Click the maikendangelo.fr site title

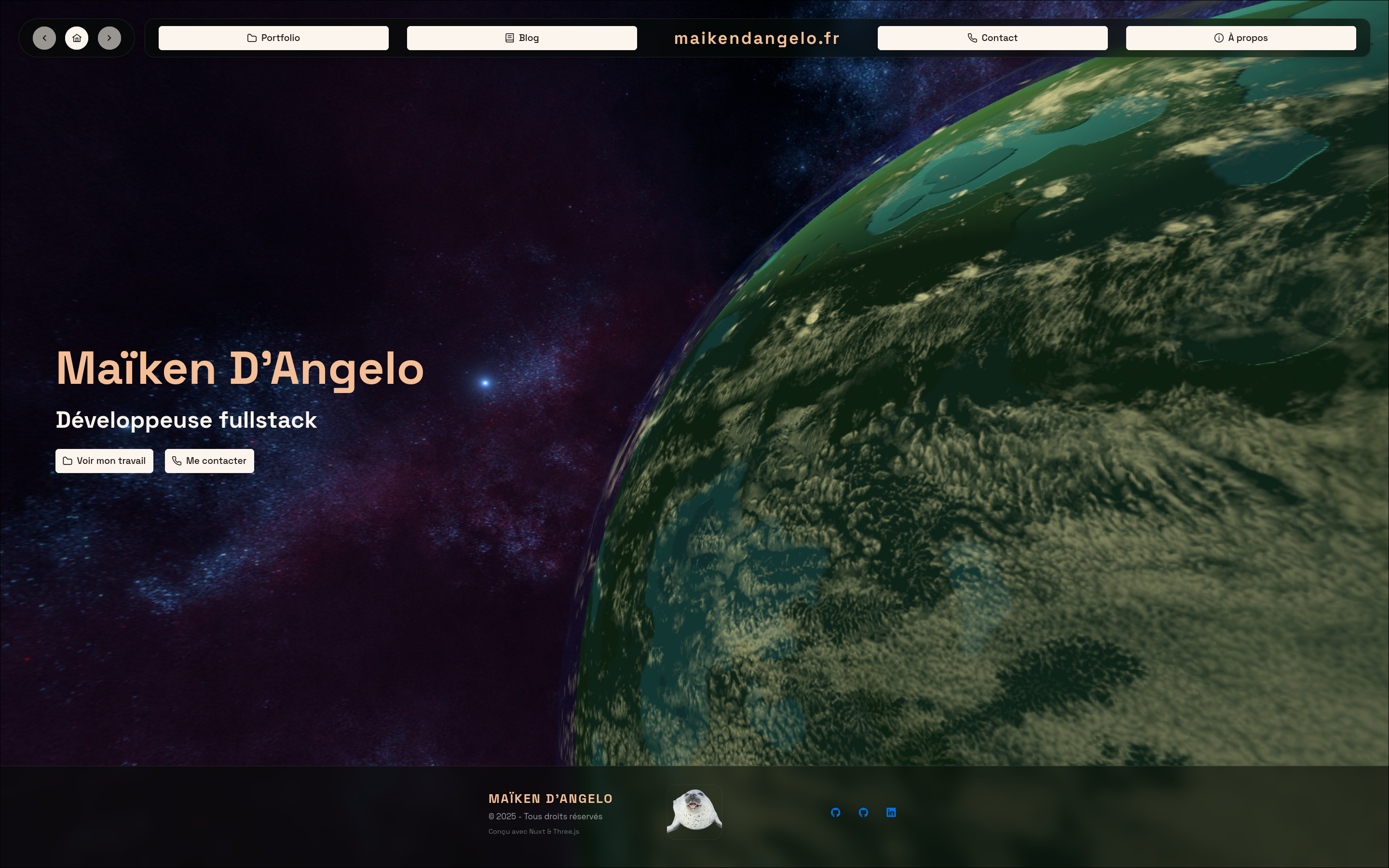pos(757,39)
